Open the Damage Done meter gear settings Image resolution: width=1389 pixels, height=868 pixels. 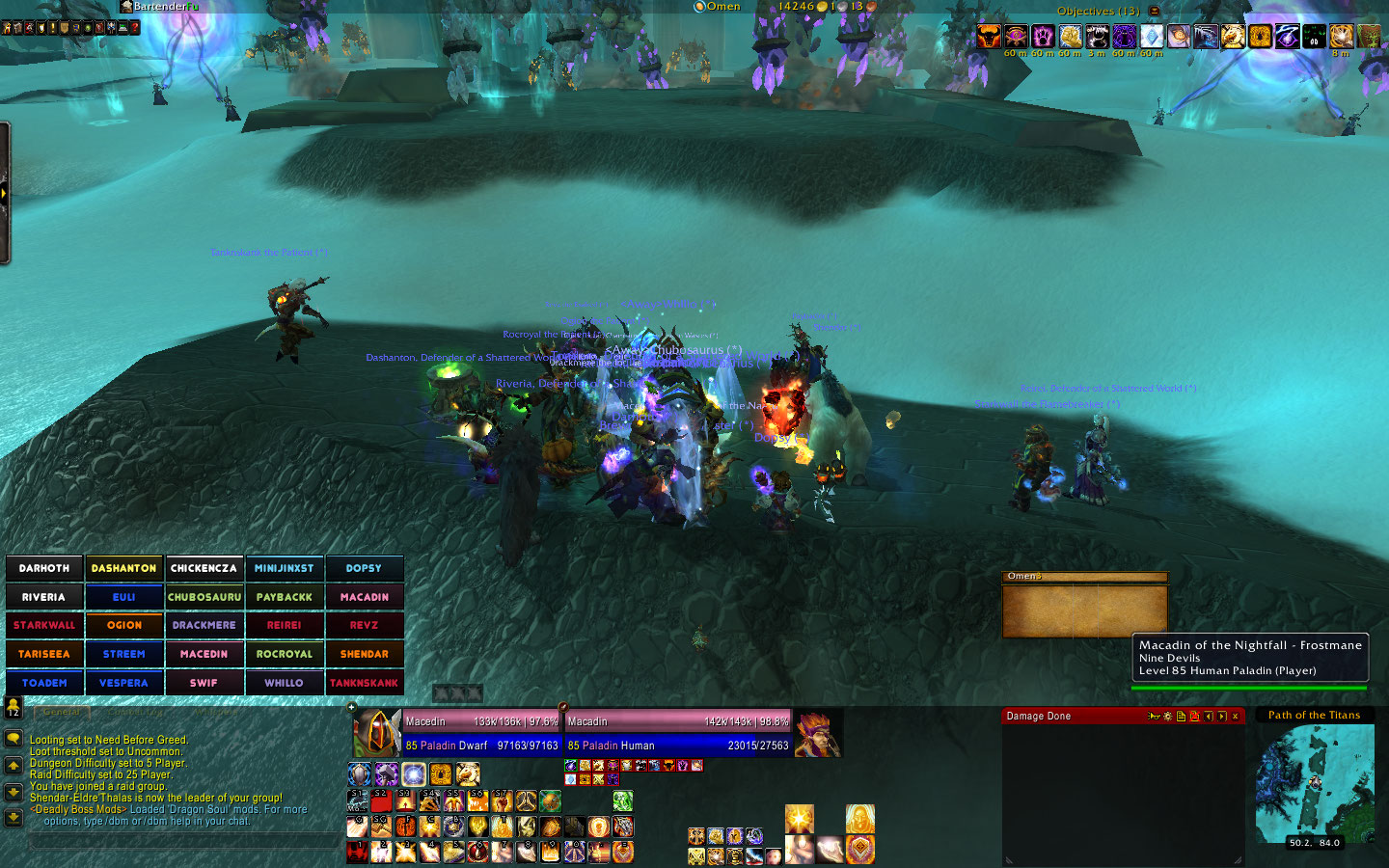click(1167, 717)
